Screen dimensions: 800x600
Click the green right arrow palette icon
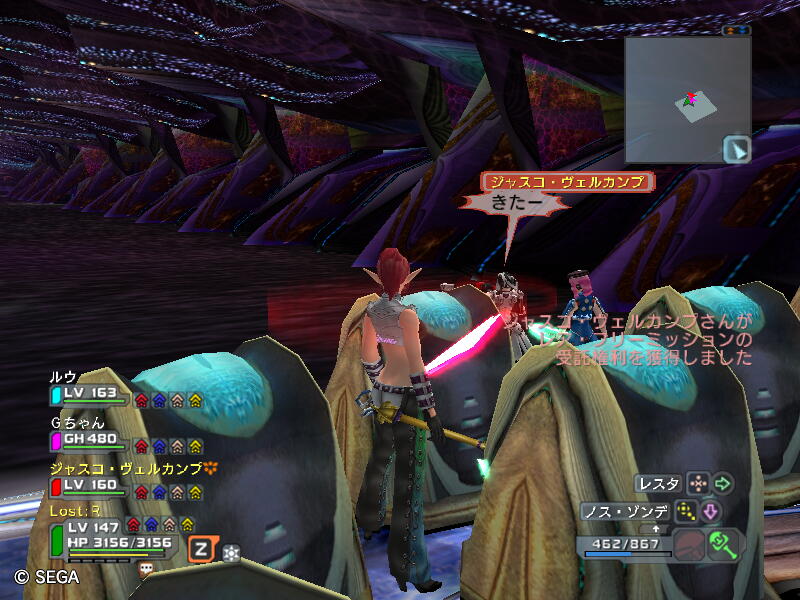[x=722, y=484]
